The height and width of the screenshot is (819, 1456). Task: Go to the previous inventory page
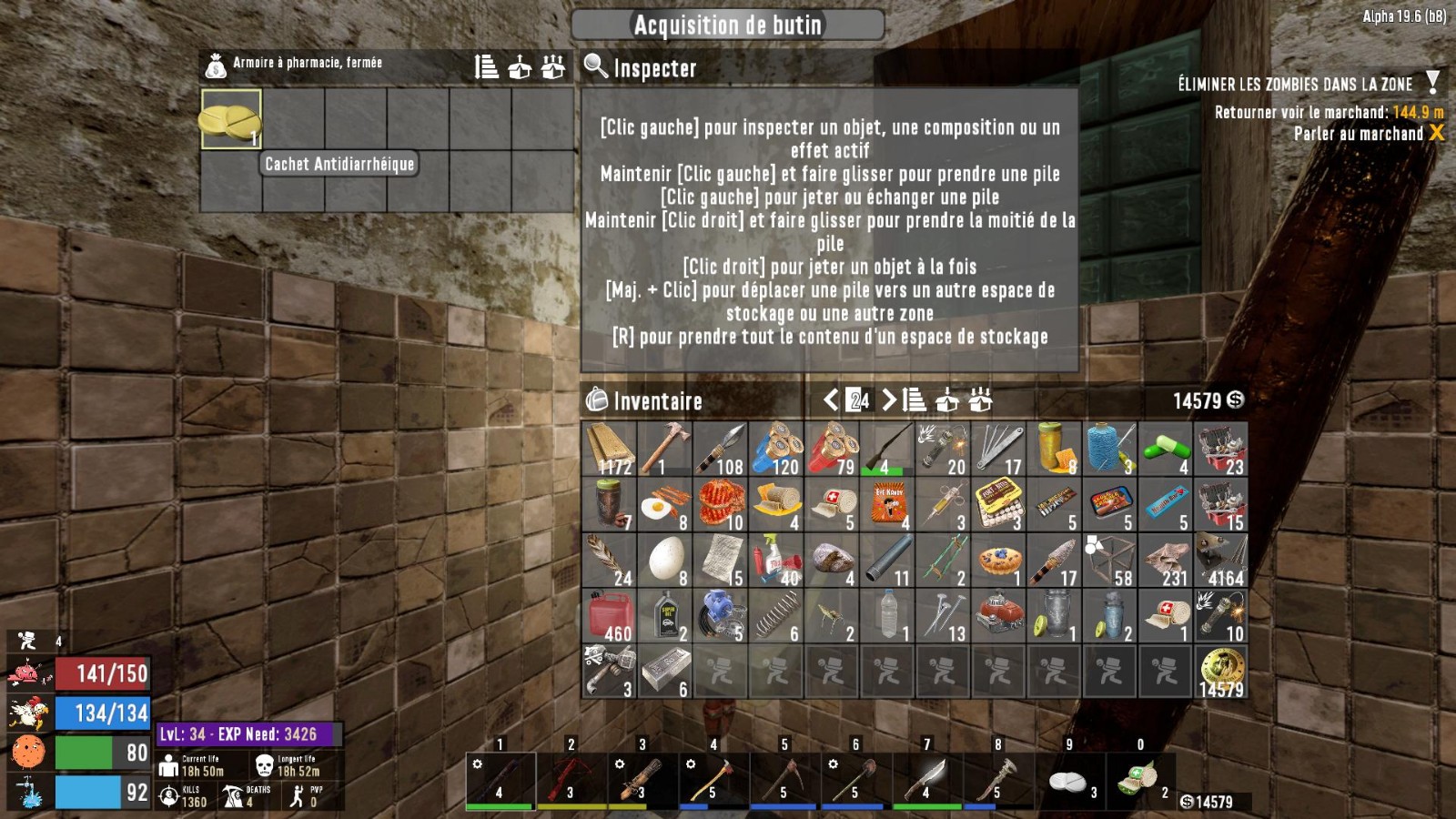[830, 399]
